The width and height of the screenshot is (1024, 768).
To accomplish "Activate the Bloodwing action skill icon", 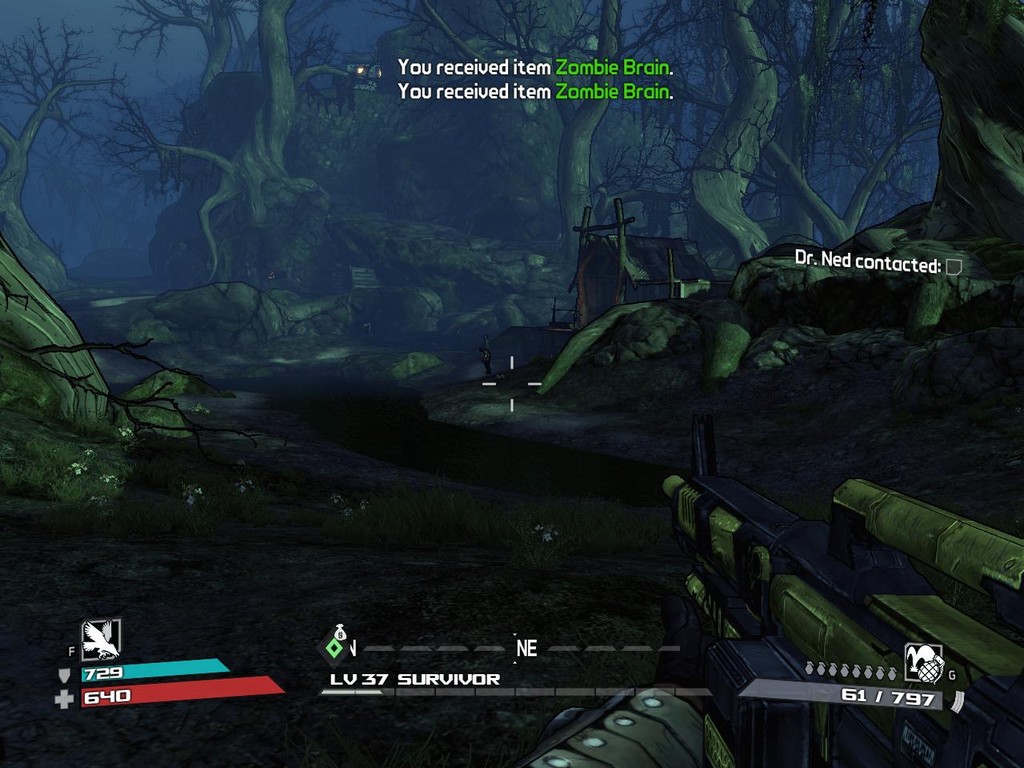I will (100, 639).
